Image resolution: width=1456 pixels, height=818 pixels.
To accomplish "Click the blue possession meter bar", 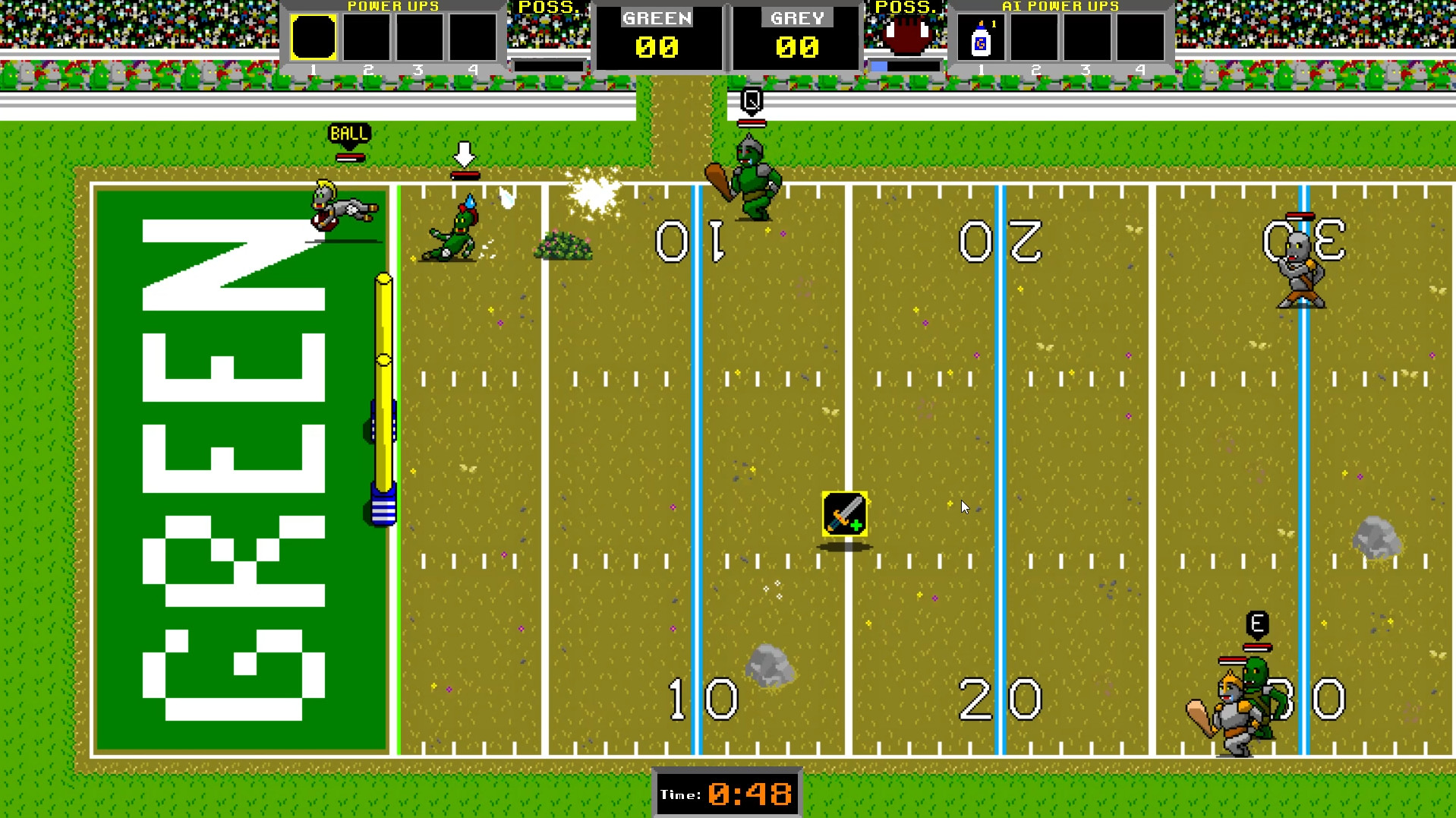I will (x=881, y=65).
